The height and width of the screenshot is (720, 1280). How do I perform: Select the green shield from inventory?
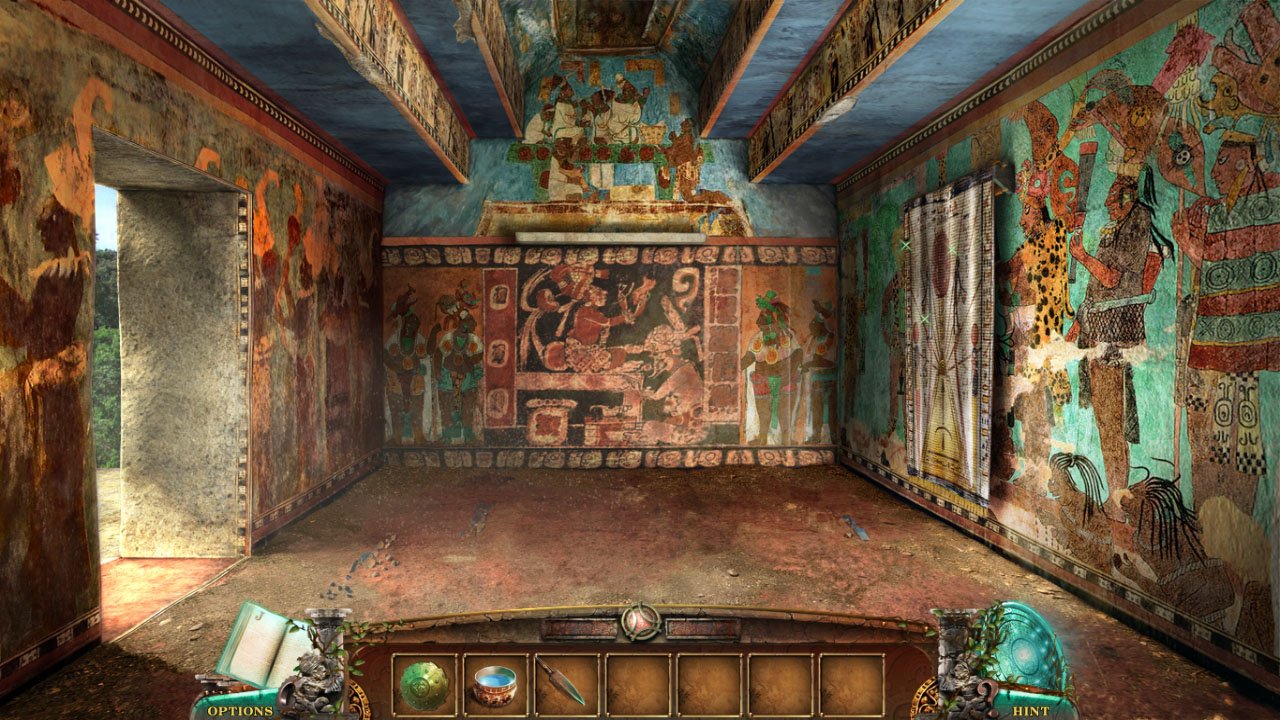pyautogui.click(x=422, y=682)
